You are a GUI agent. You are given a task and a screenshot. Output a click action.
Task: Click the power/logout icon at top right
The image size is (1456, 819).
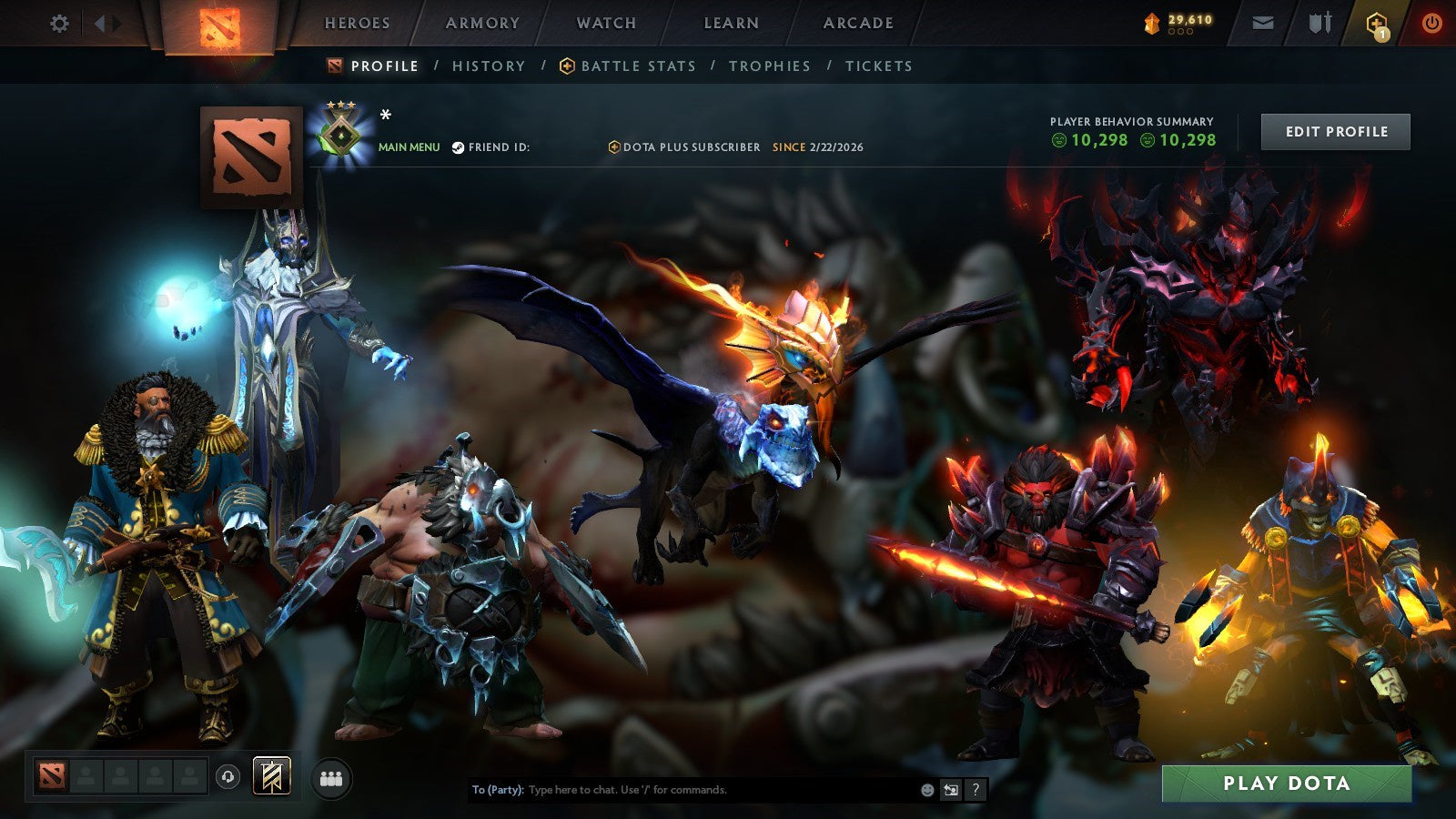1431,20
